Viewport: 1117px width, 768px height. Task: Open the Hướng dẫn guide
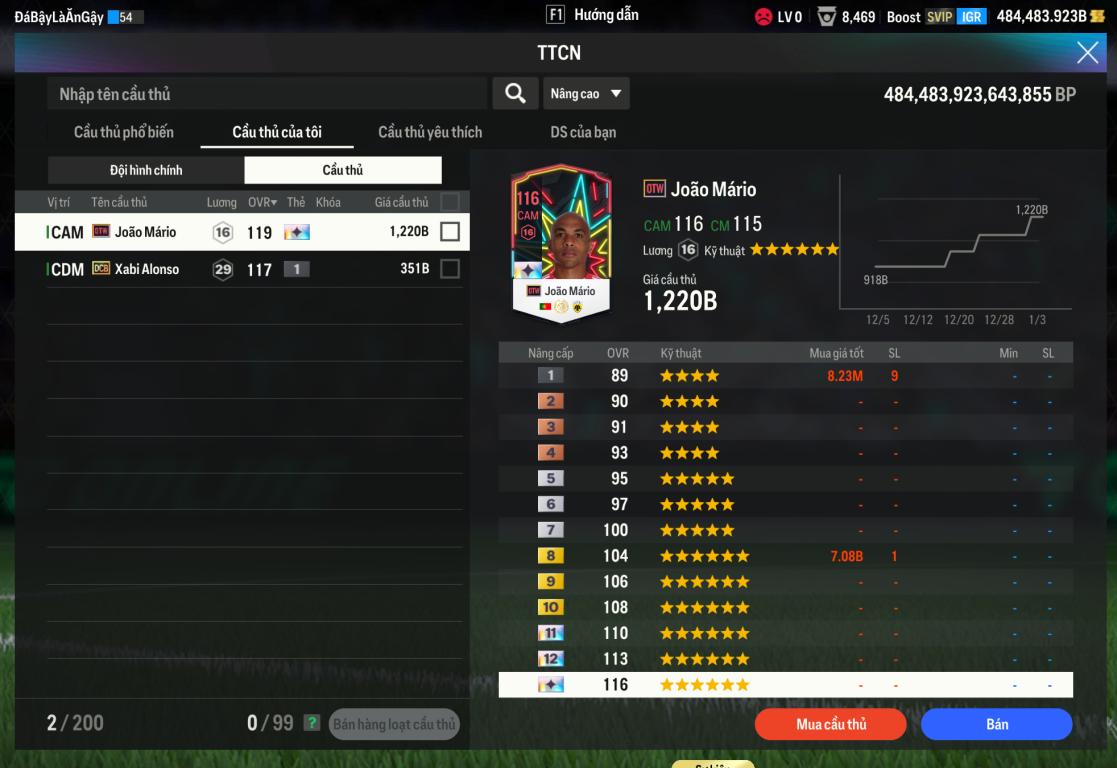[593, 15]
